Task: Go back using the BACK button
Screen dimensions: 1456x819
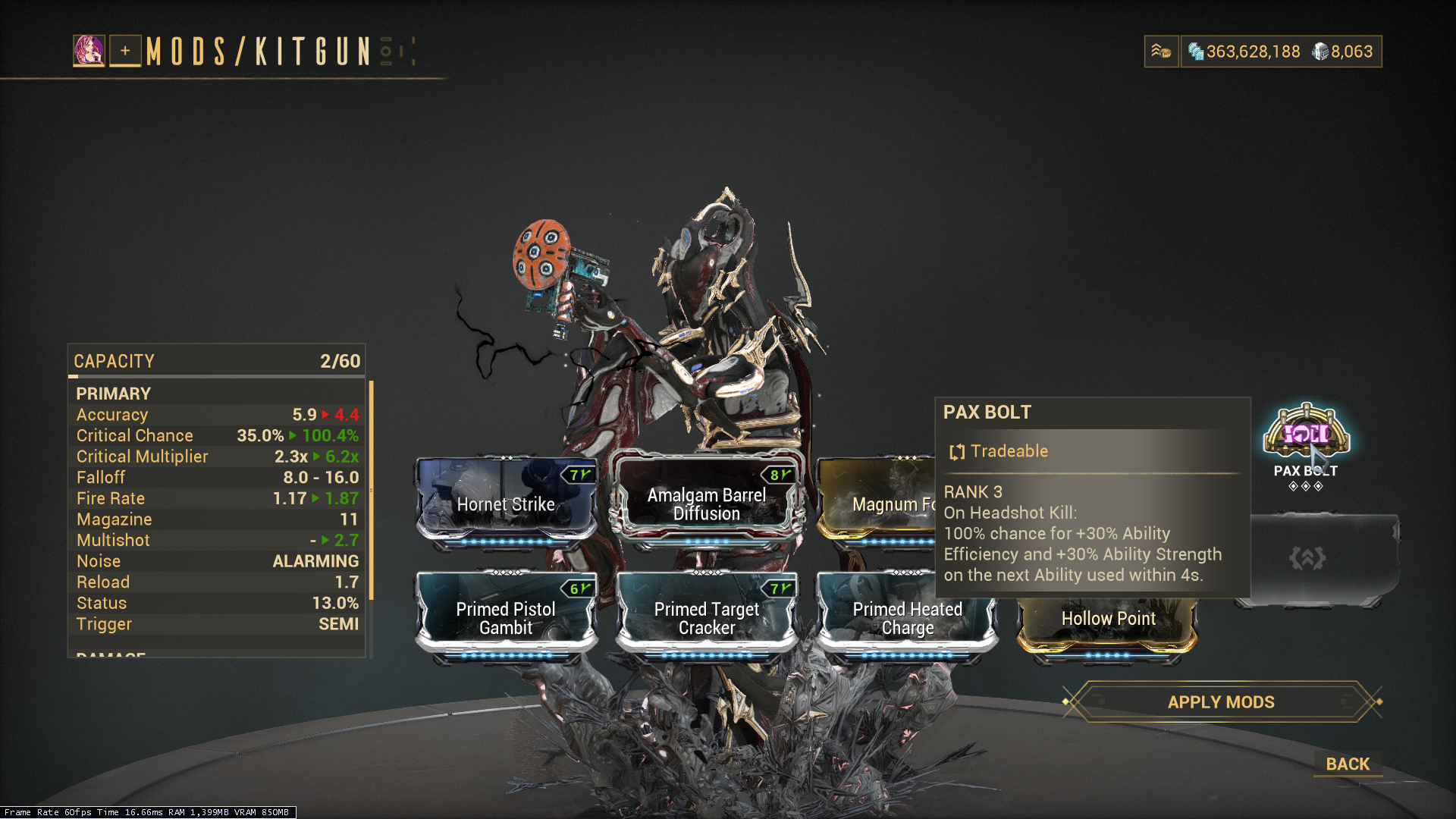Action: [1348, 764]
